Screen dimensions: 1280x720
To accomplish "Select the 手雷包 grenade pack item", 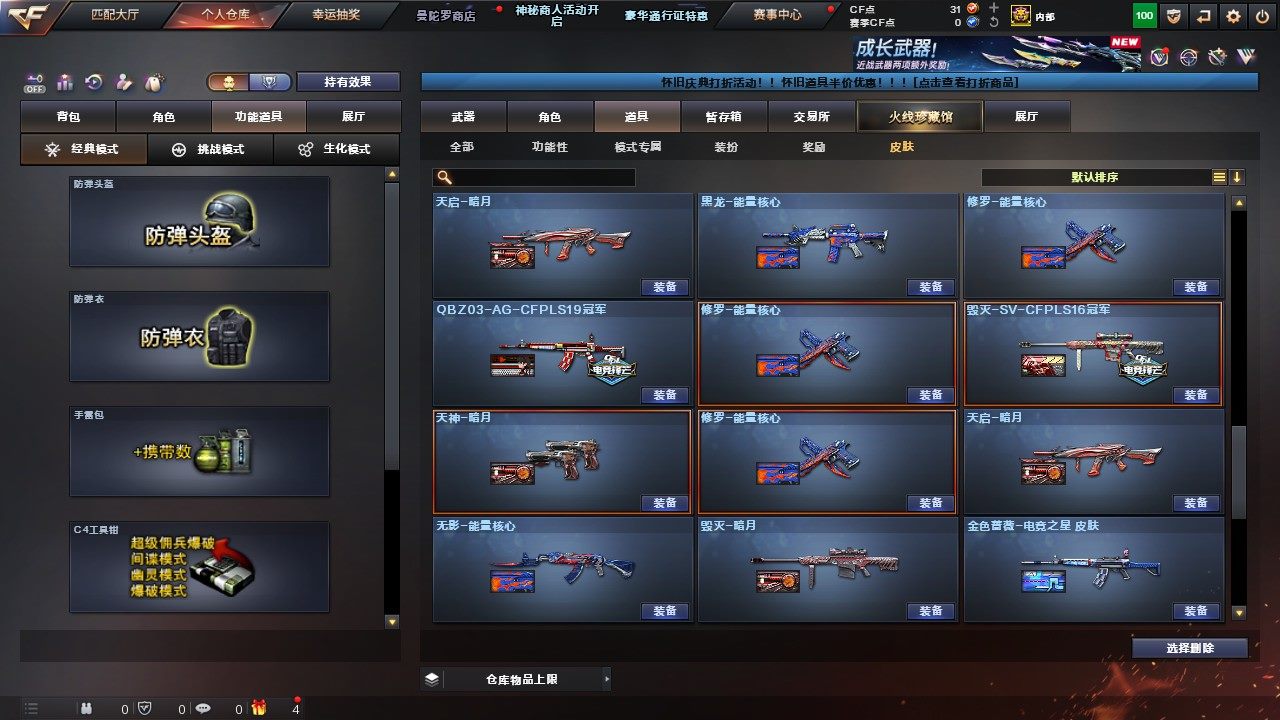I will click(x=199, y=451).
